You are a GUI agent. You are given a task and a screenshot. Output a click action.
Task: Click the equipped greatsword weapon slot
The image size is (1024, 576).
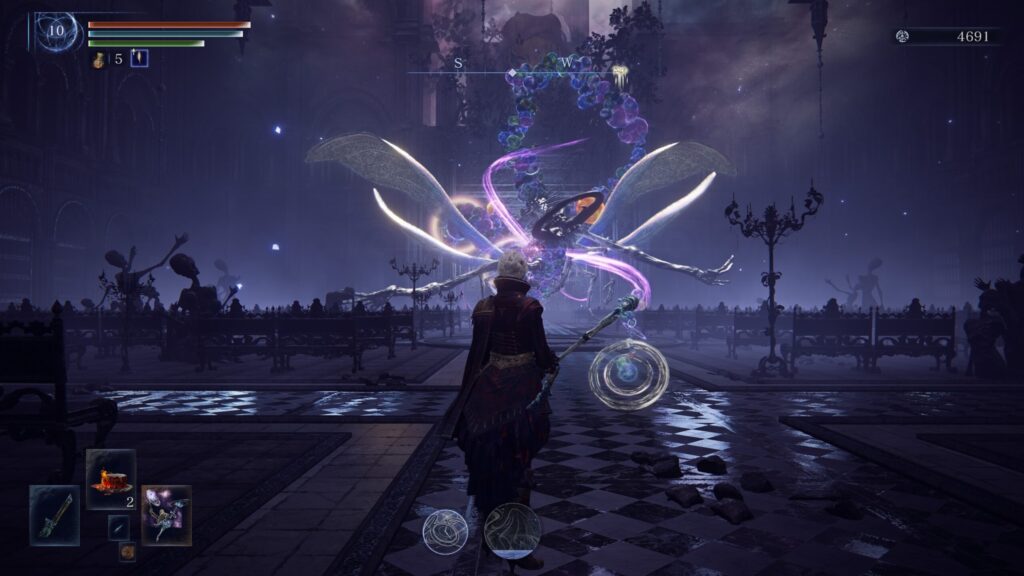pyautogui.click(x=54, y=515)
